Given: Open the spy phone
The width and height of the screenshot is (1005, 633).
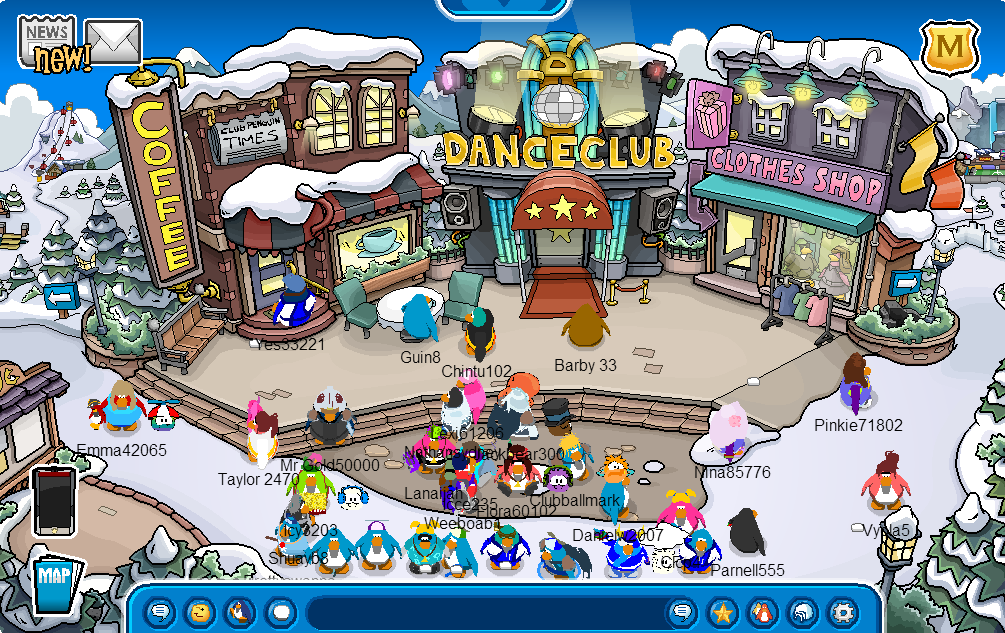Looking at the screenshot, I should [x=54, y=501].
